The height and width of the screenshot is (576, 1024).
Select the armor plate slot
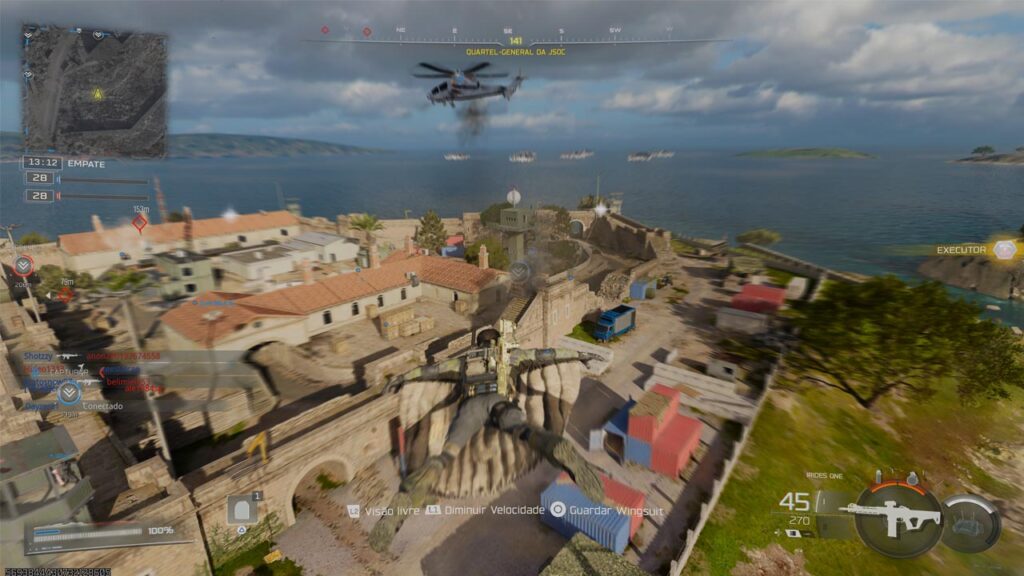pyautogui.click(x=241, y=509)
